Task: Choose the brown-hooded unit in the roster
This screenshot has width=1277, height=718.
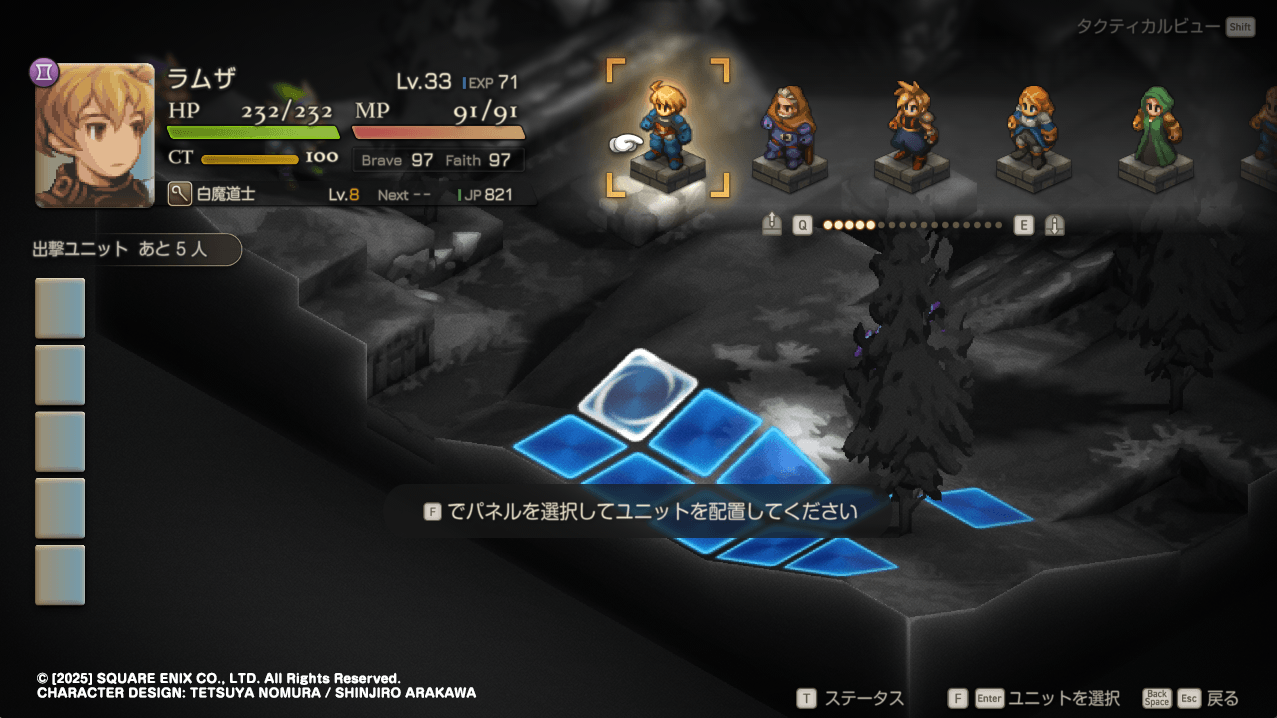Action: [788, 130]
